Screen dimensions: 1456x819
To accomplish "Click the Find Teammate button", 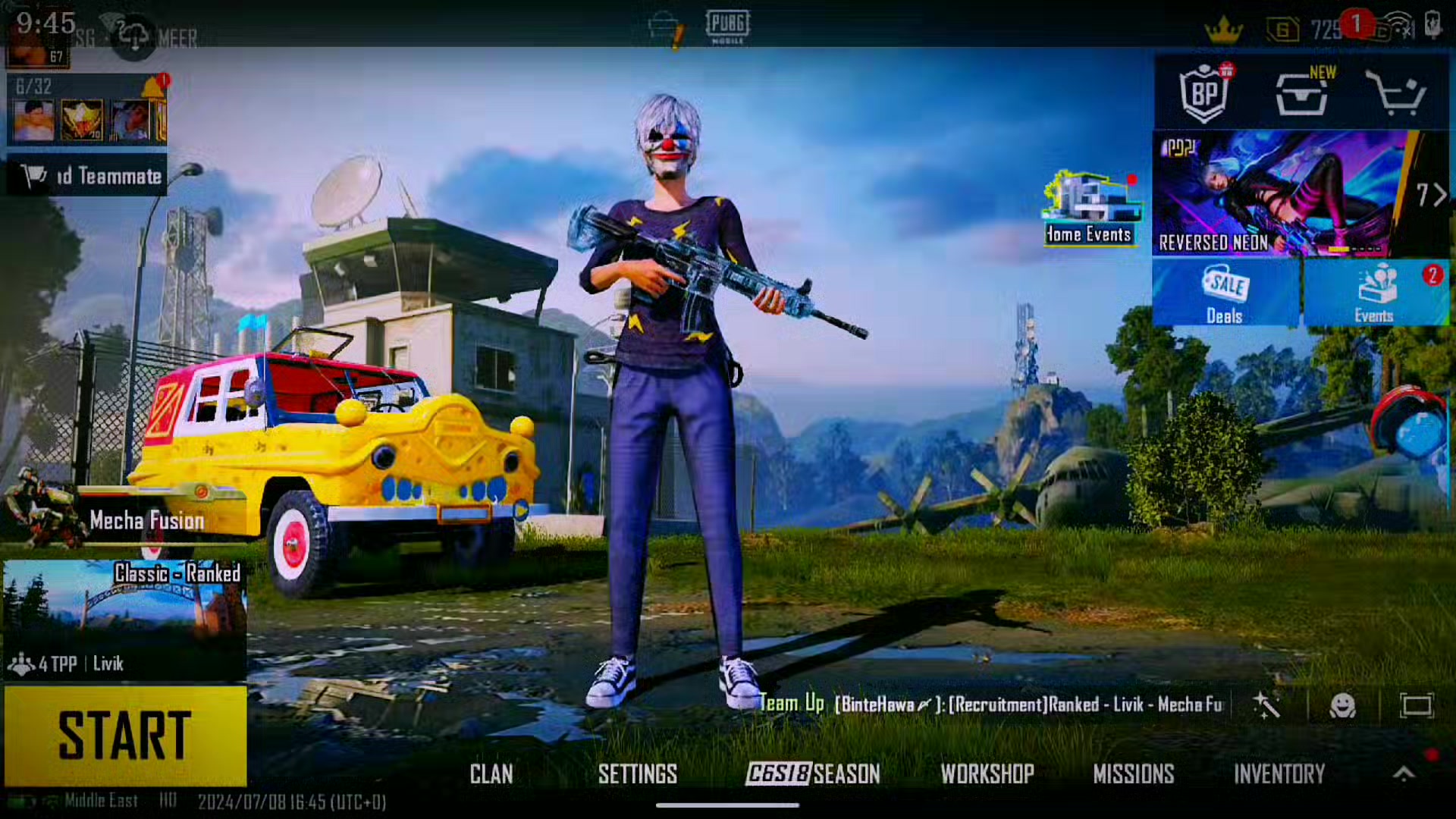I will pyautogui.click(x=87, y=176).
